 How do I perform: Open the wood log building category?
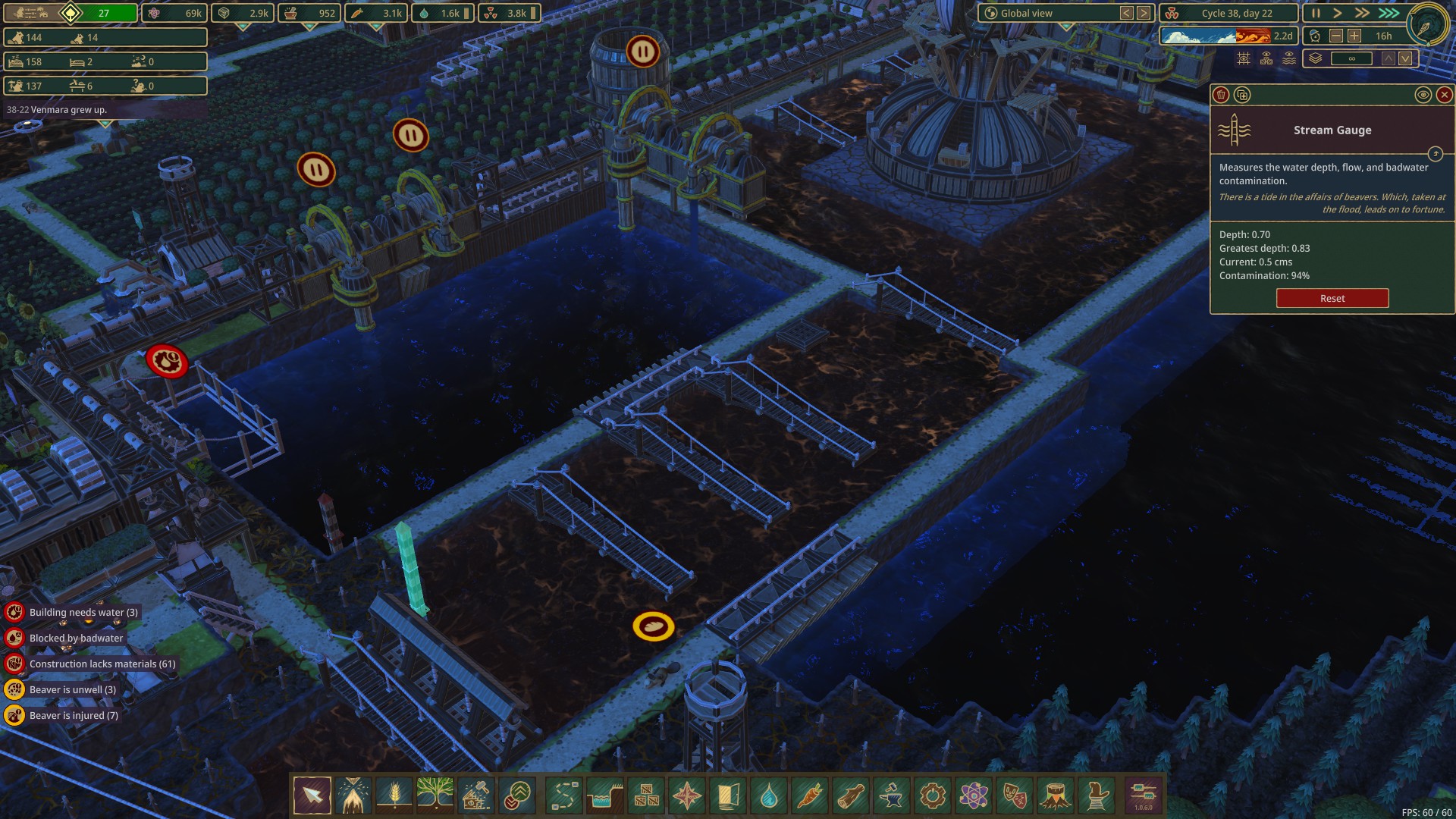(x=850, y=796)
